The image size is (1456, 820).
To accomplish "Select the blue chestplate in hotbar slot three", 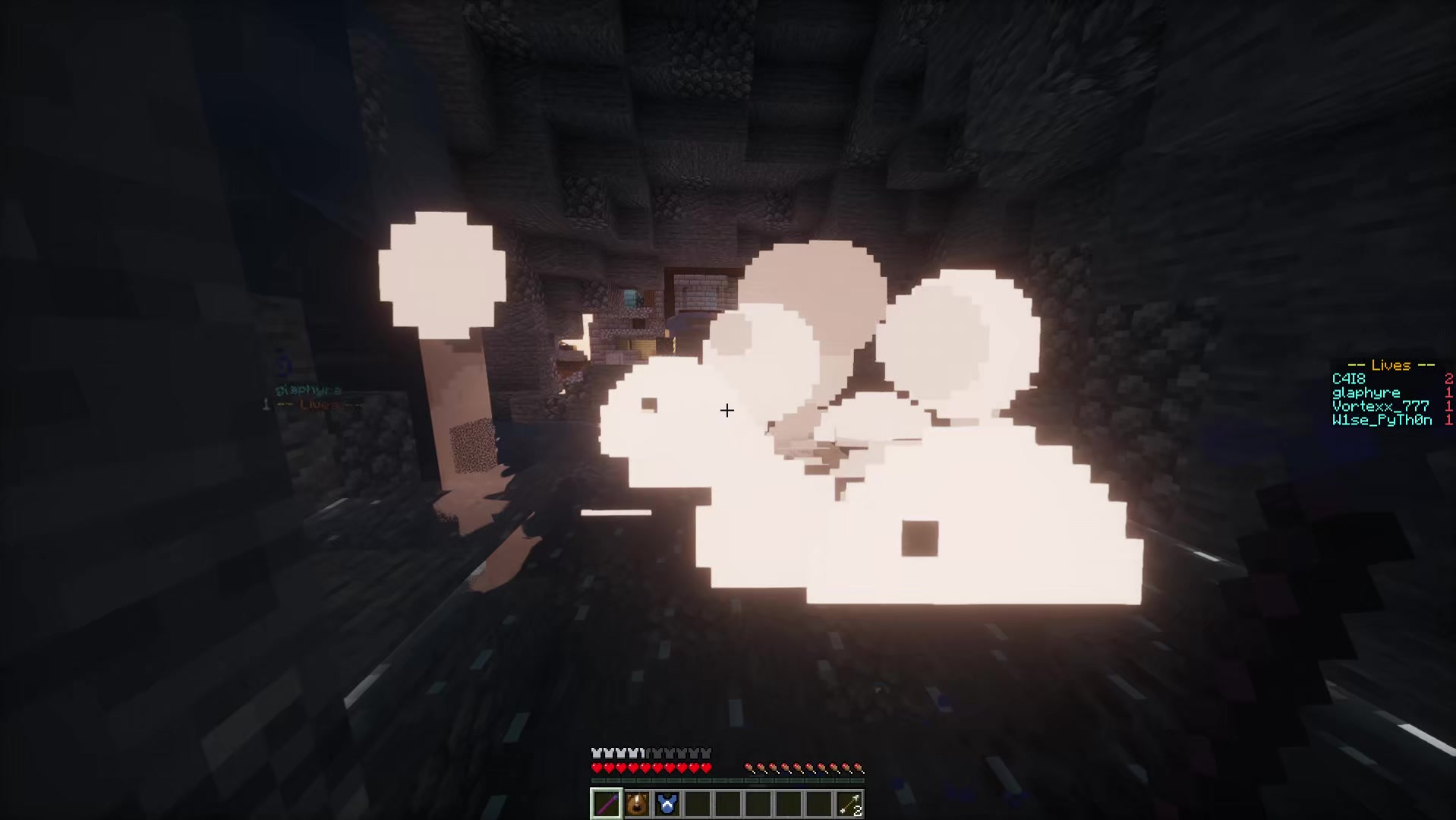I will pyautogui.click(x=667, y=803).
